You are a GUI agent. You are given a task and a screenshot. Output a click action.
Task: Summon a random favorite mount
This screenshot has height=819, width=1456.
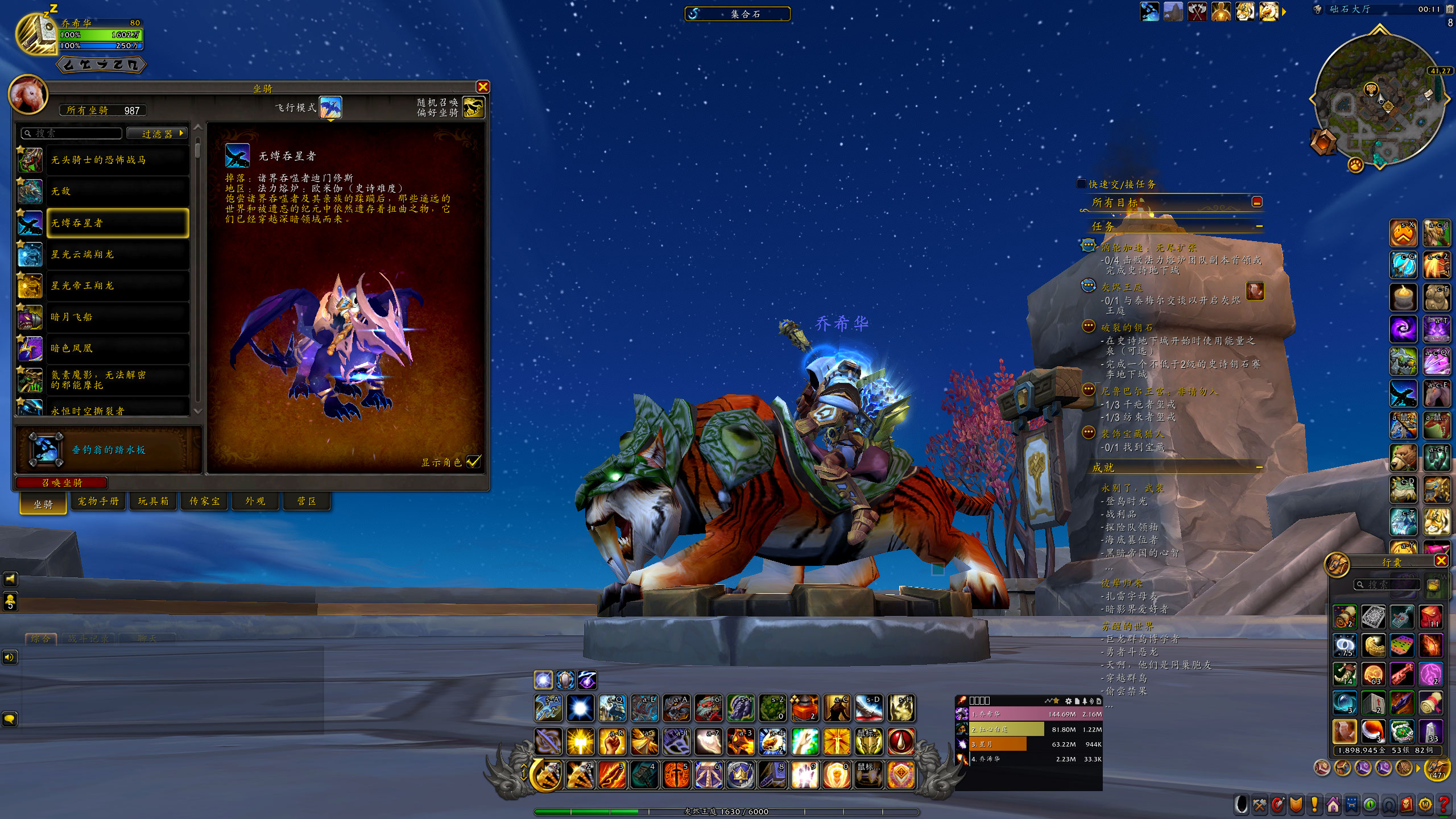473,107
